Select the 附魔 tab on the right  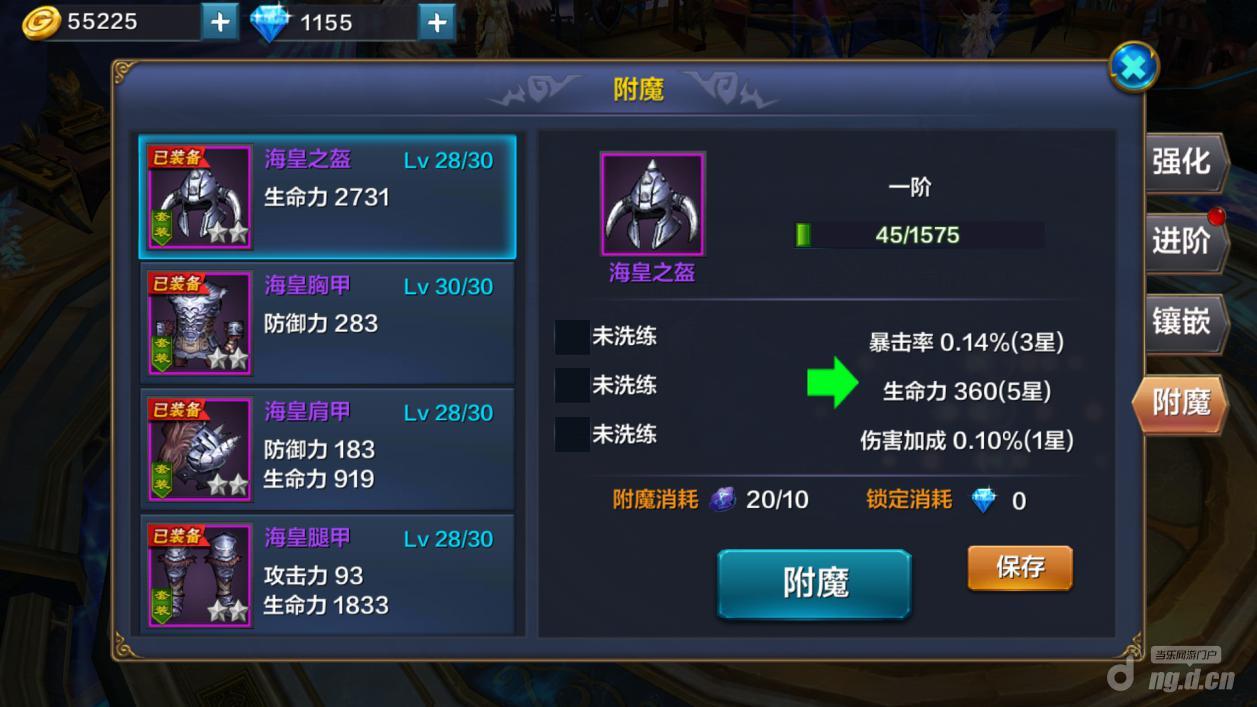(1181, 403)
